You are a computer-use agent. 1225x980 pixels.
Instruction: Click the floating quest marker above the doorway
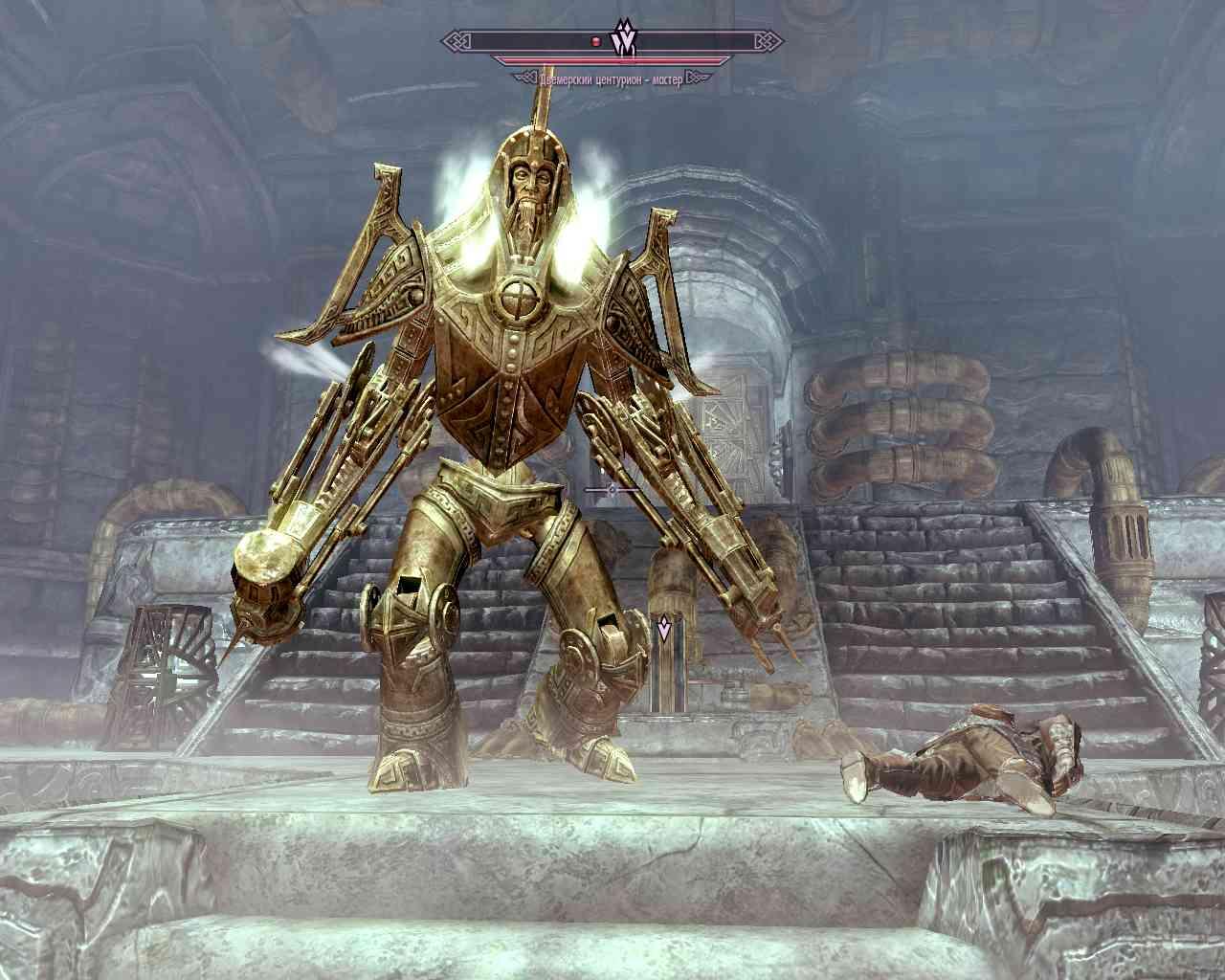(x=662, y=630)
